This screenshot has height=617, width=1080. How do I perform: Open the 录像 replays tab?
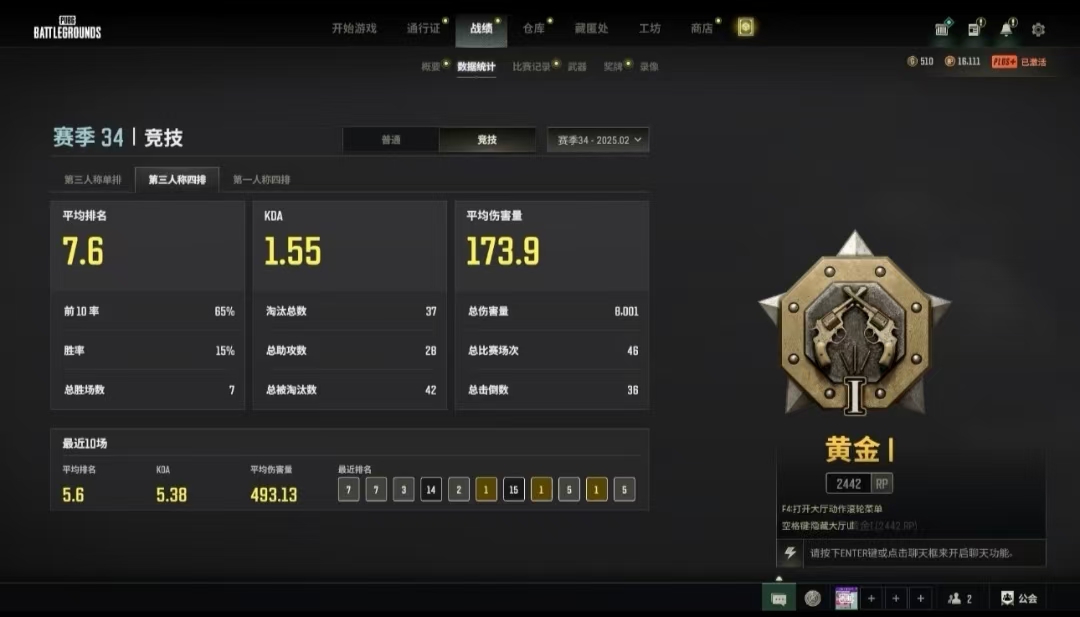[649, 67]
